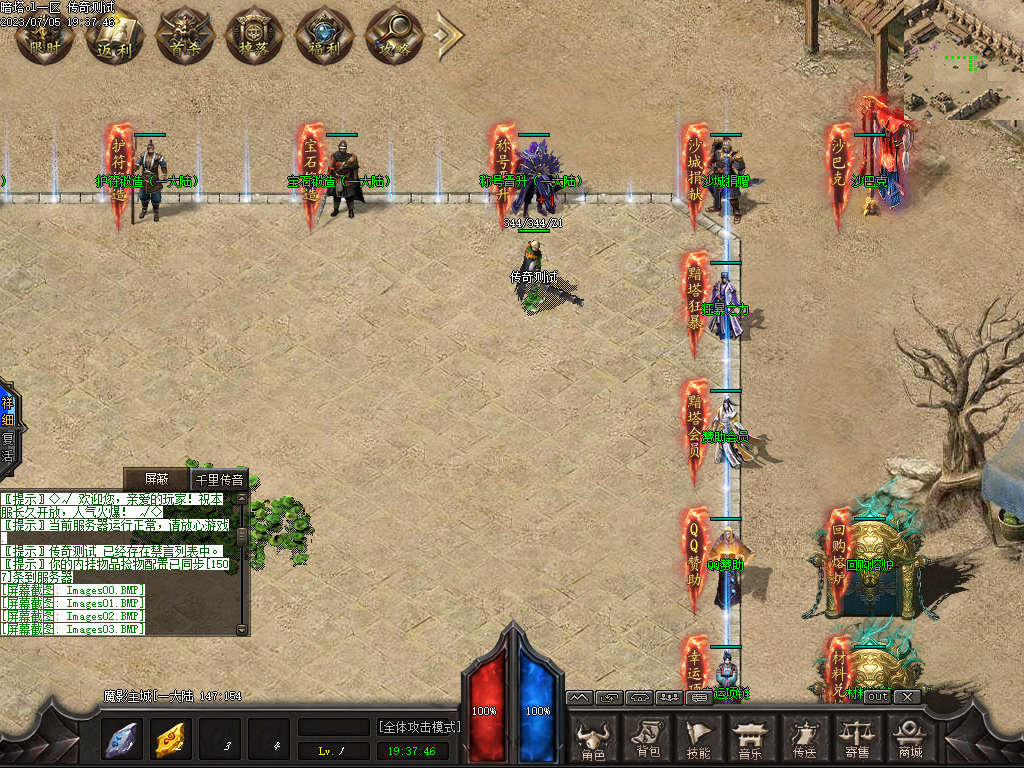Use the silver-blue stone in hotbar slot 1

[123, 739]
